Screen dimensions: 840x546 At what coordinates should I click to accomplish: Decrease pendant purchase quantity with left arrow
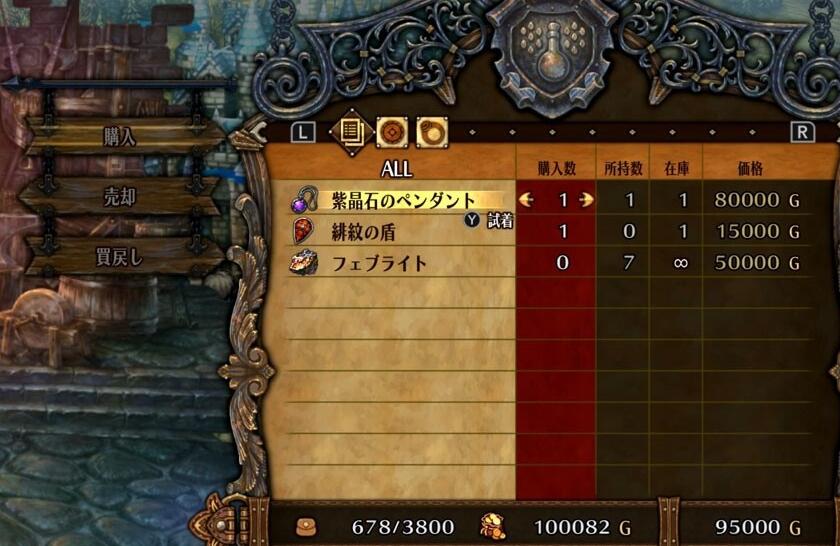point(527,200)
